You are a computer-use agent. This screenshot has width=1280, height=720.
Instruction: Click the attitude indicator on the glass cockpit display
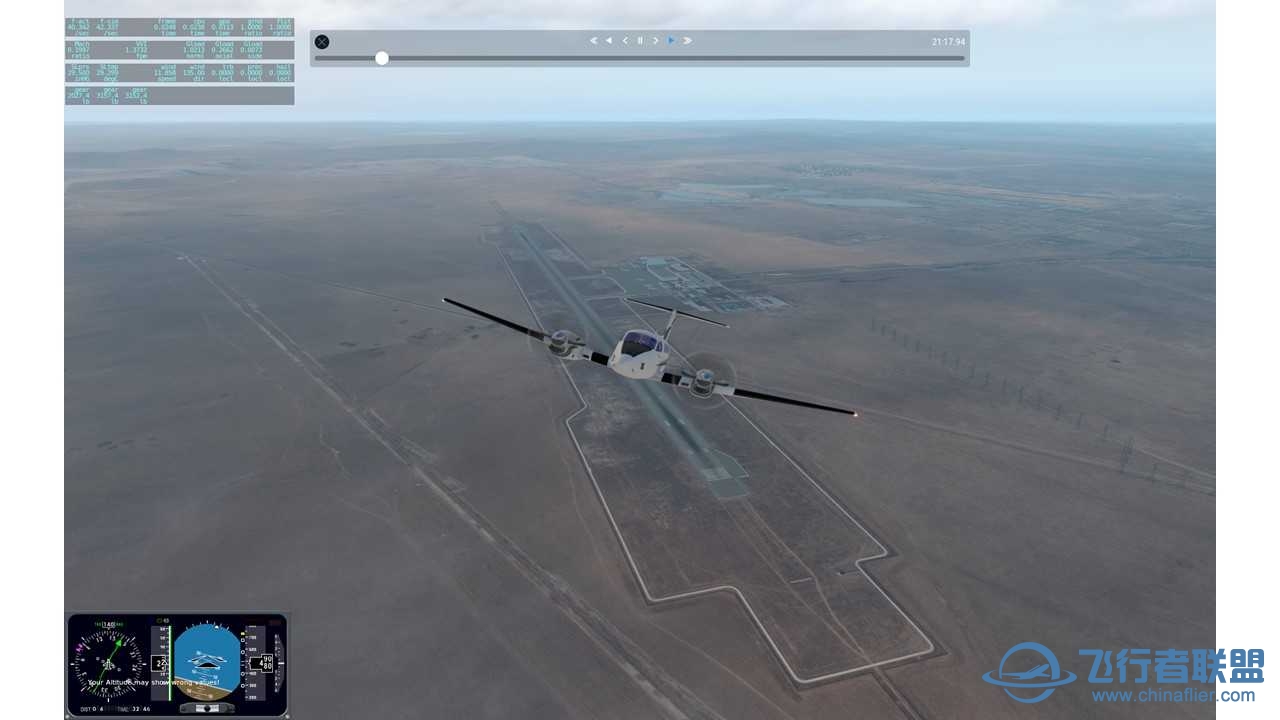[207, 662]
